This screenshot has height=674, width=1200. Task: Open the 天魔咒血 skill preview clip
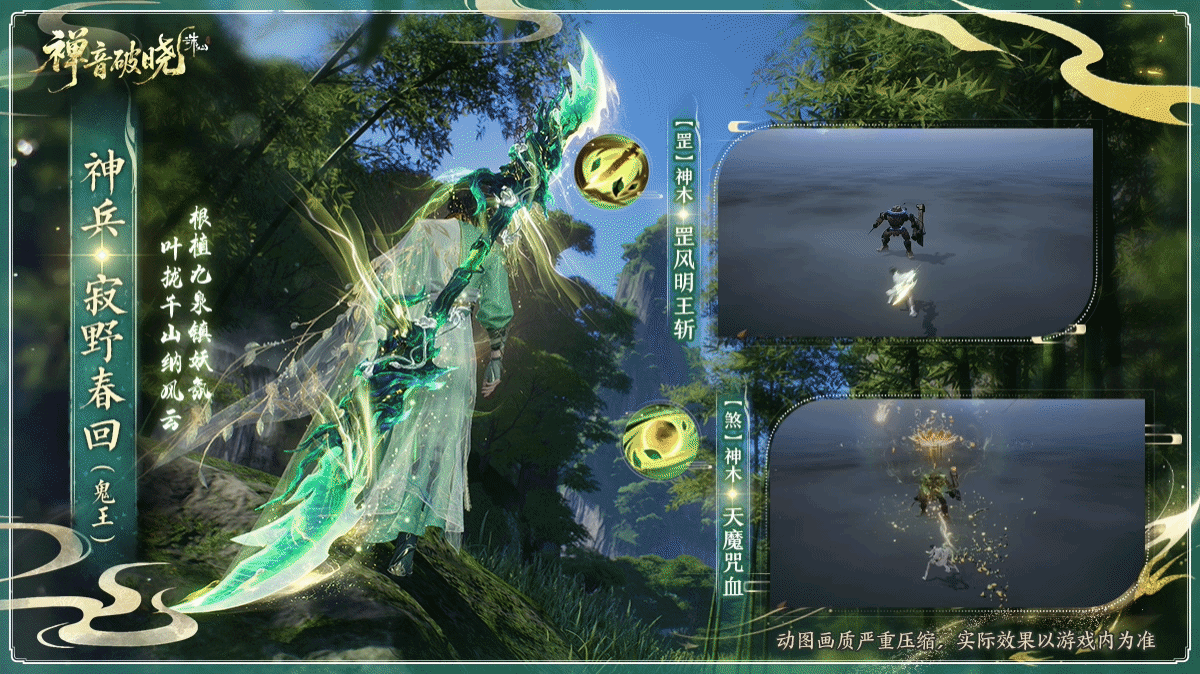click(x=958, y=501)
